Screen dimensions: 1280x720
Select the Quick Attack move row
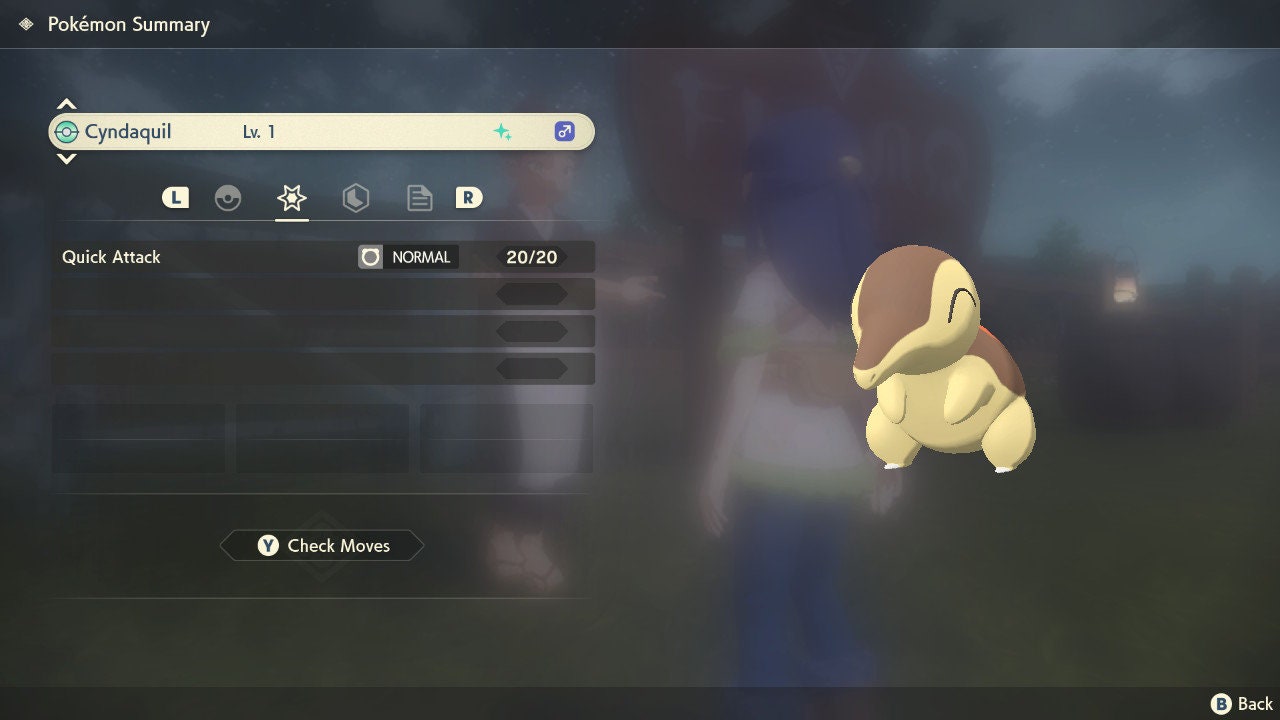point(322,257)
